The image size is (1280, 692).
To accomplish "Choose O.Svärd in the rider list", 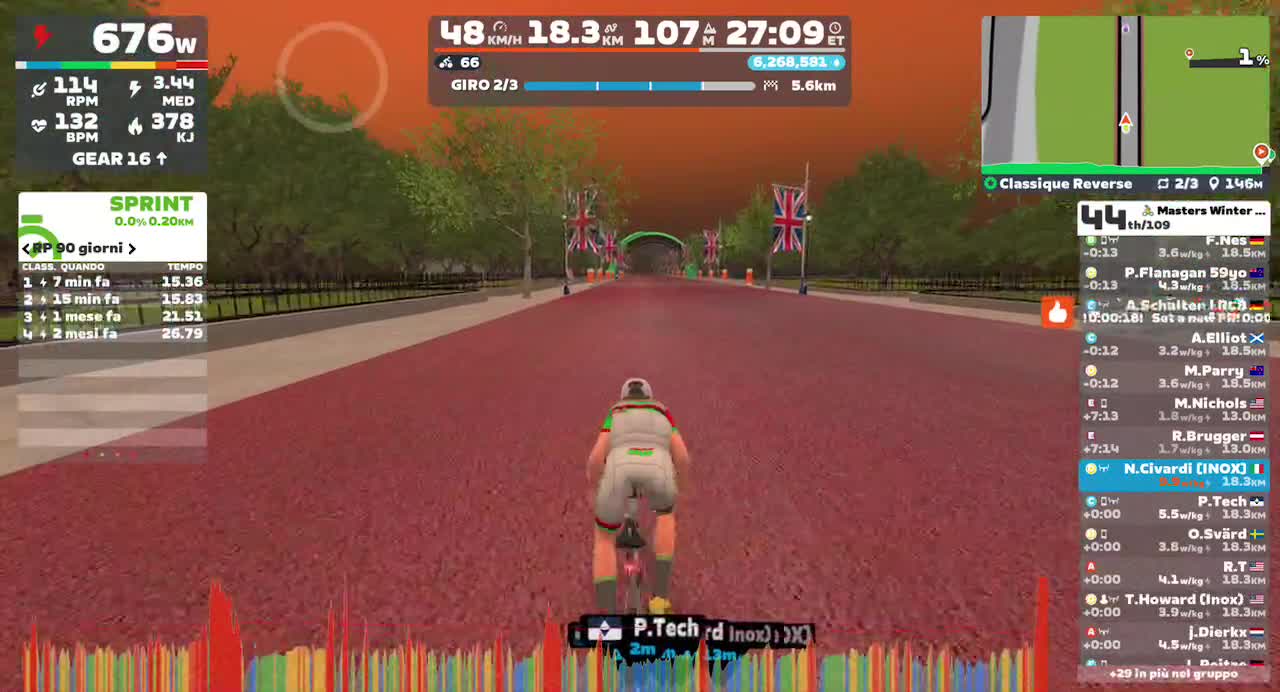I will 1172,540.
